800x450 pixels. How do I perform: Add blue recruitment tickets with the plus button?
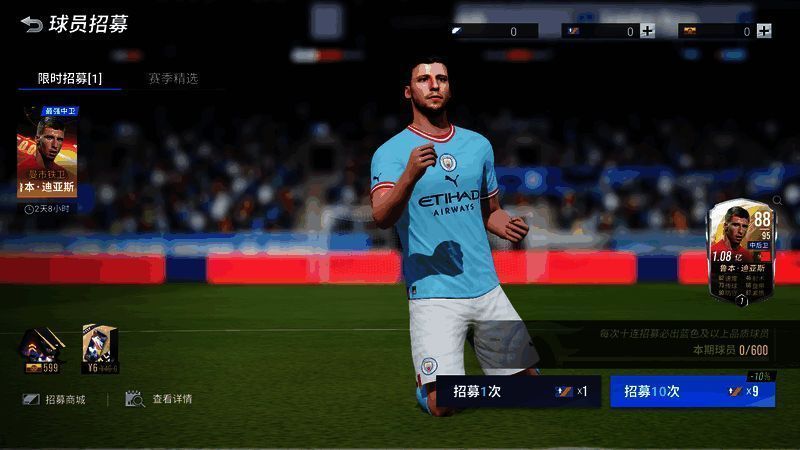point(648,31)
